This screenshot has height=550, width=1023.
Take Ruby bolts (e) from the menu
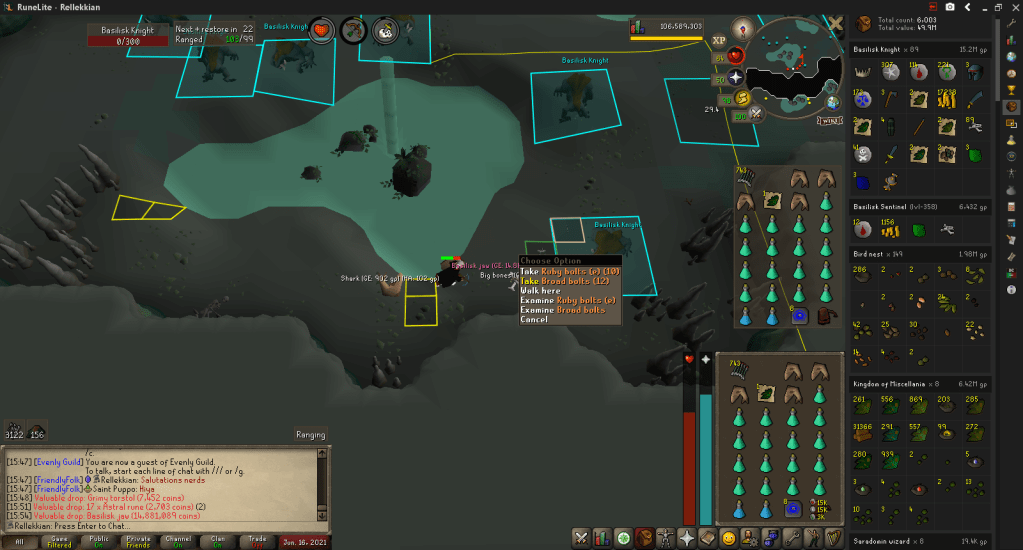coord(570,271)
